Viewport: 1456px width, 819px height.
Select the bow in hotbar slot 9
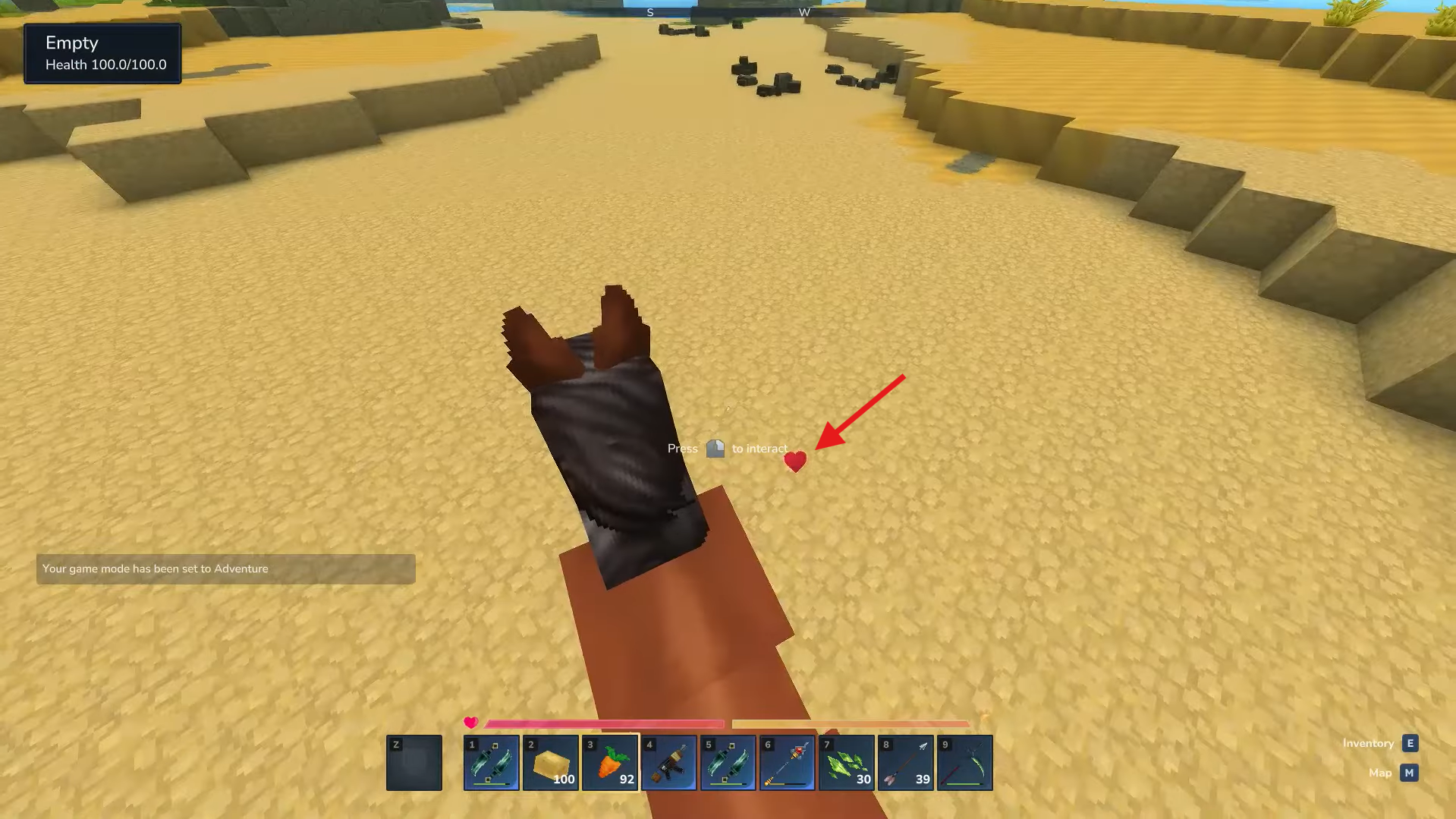coord(964,762)
